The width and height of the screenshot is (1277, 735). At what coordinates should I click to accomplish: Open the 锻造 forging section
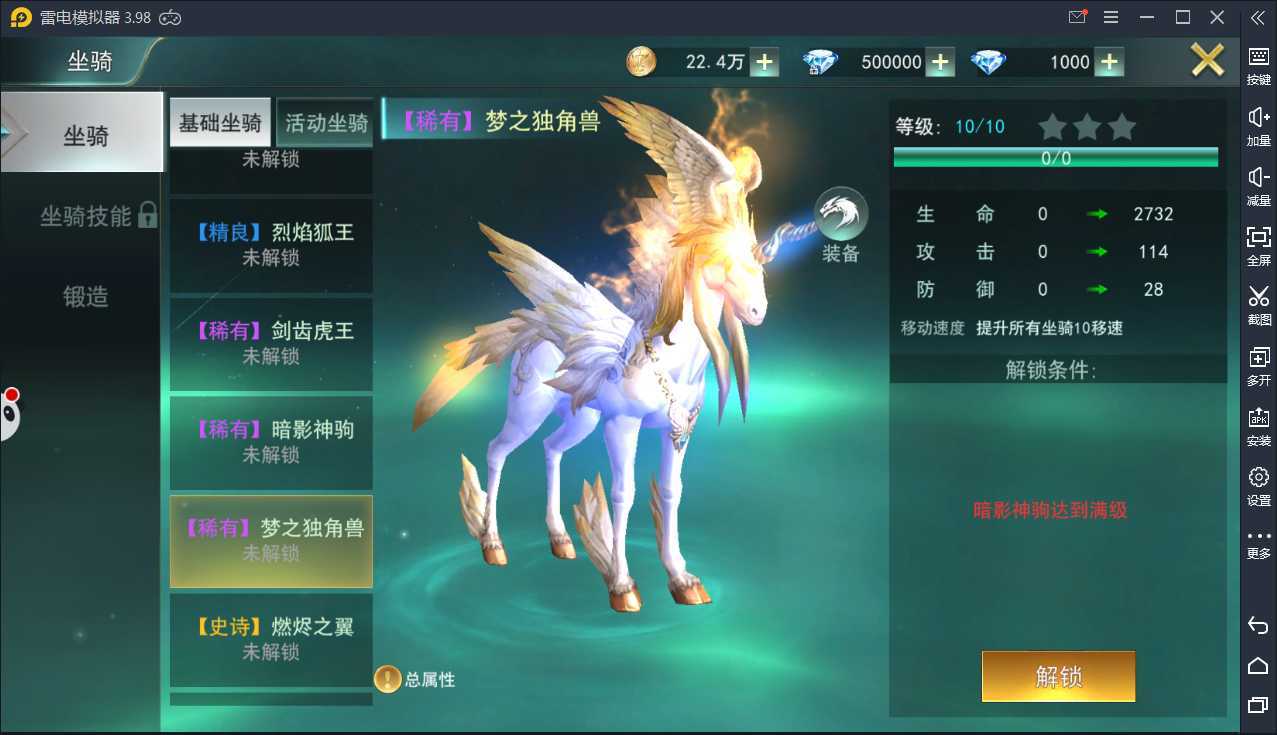point(86,296)
